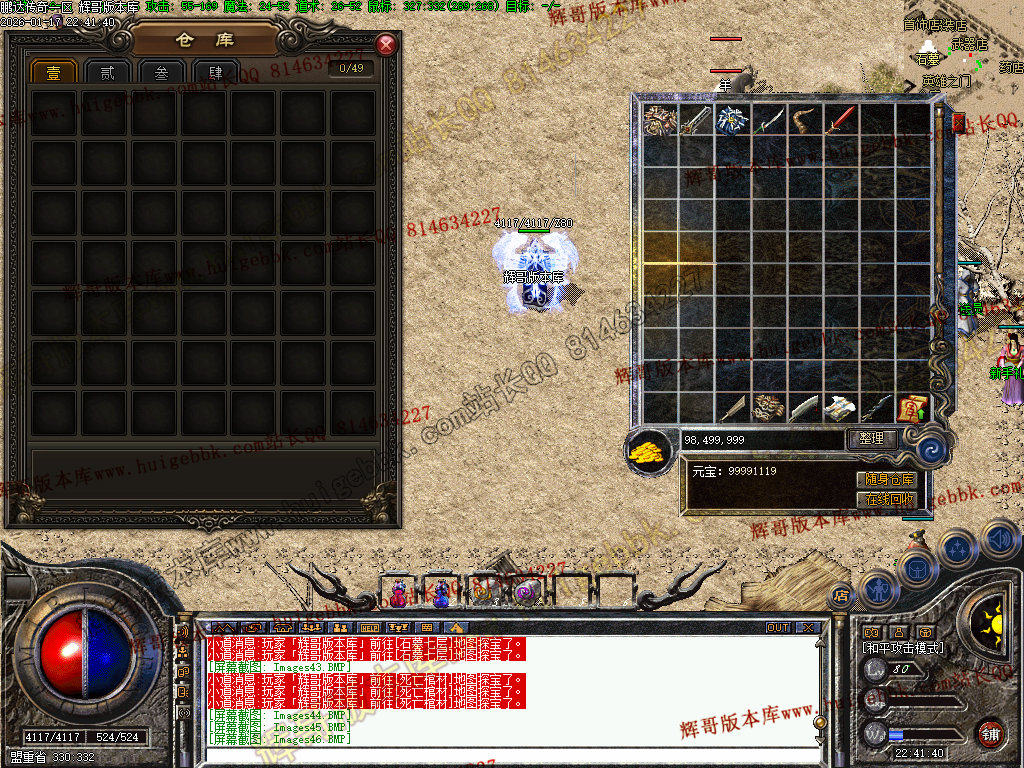The image size is (1024, 768).
Task: Click the 在线回收 online recycle button
Action: coord(886,499)
